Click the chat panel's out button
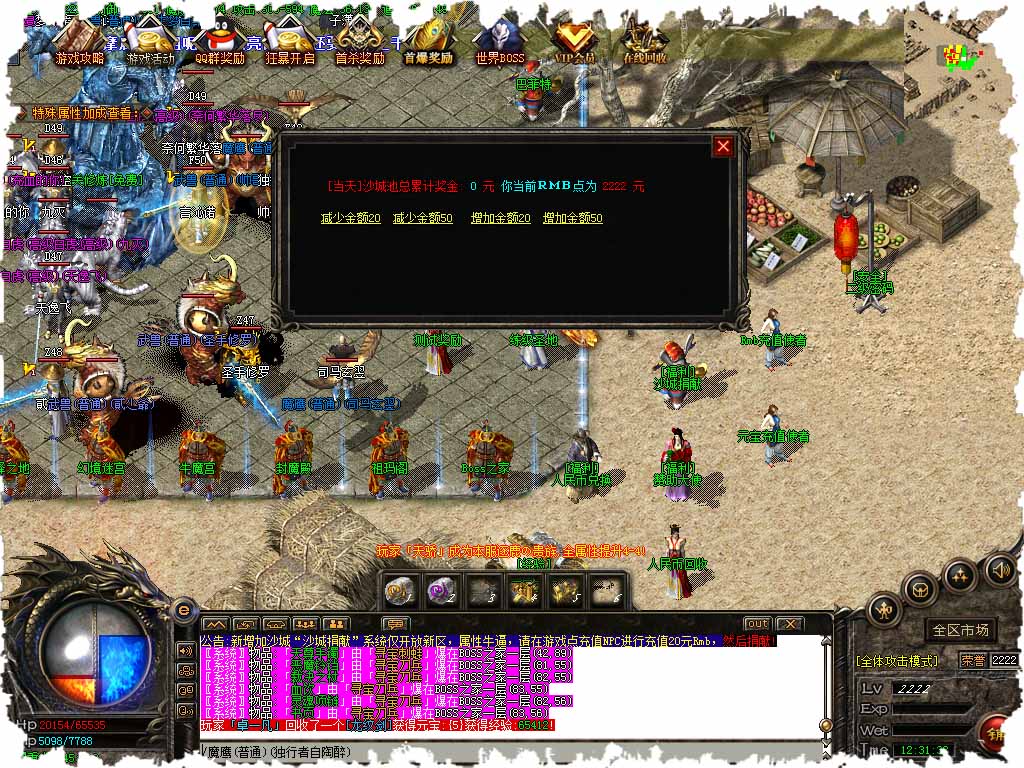The height and width of the screenshot is (768, 1024). [x=757, y=624]
